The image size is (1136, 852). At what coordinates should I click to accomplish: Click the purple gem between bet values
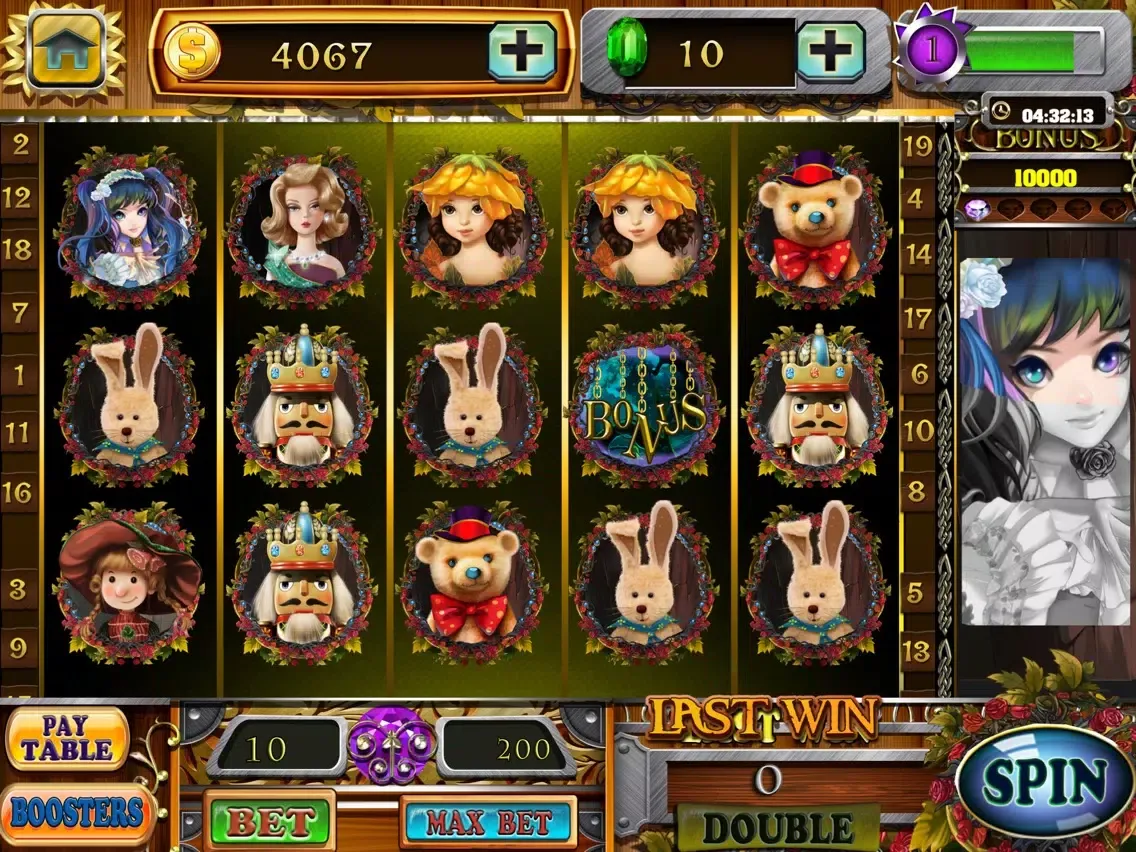tap(391, 746)
